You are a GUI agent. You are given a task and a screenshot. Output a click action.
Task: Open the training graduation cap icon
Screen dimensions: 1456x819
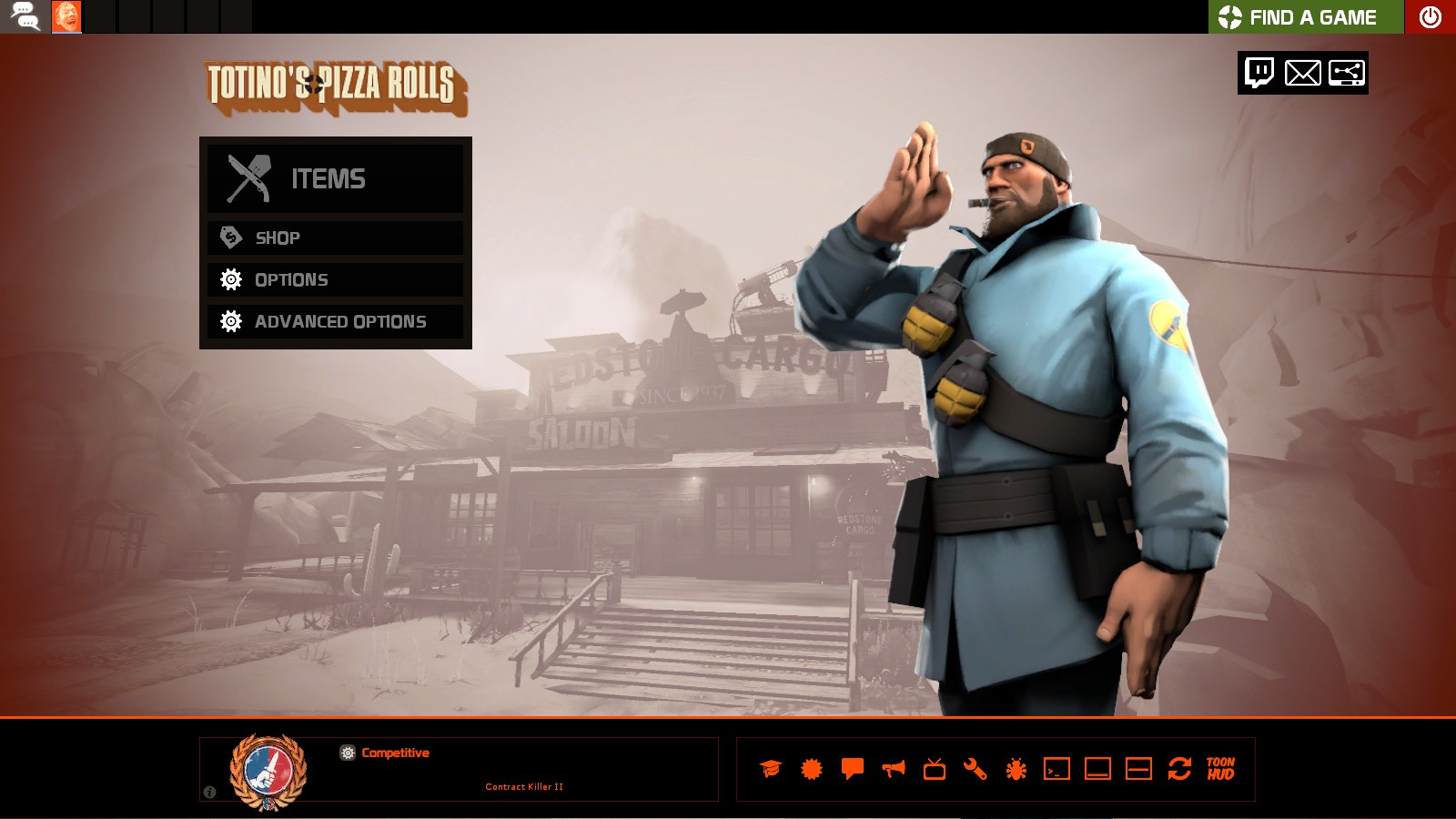770,770
